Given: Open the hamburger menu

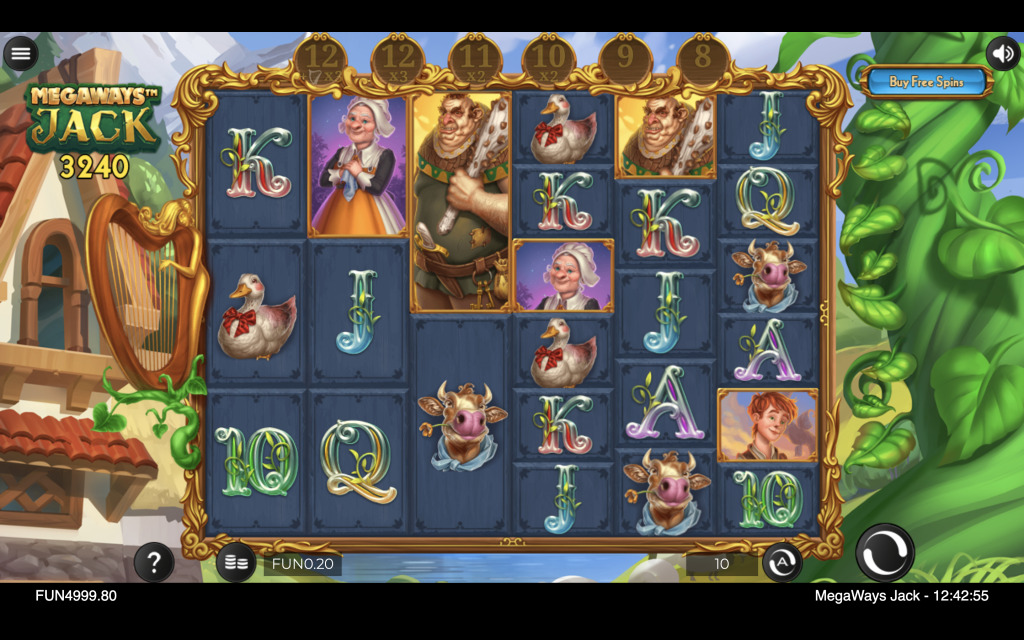Looking at the screenshot, I should pos(20,53).
